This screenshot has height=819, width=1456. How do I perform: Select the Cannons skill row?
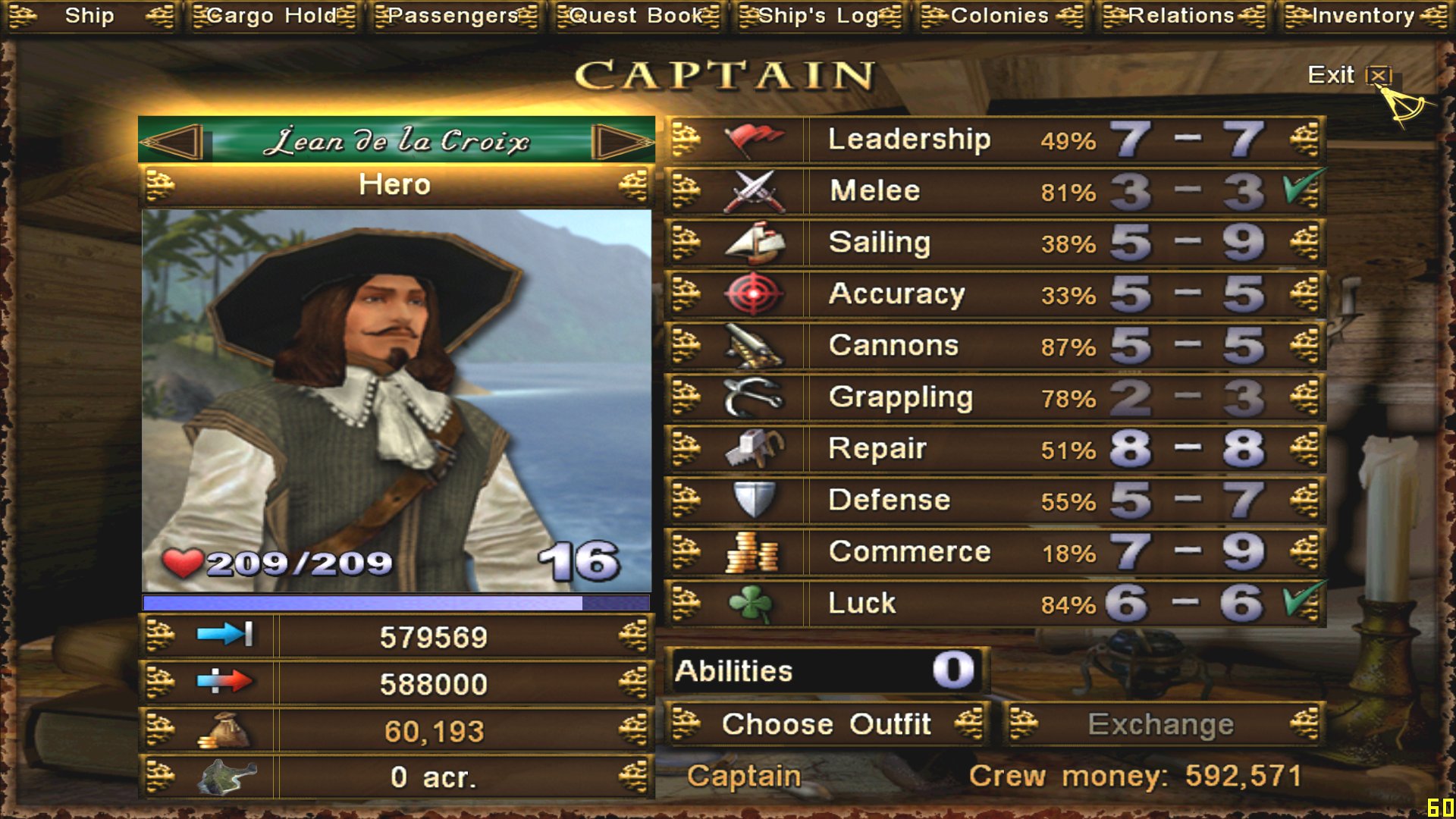[x=993, y=346]
